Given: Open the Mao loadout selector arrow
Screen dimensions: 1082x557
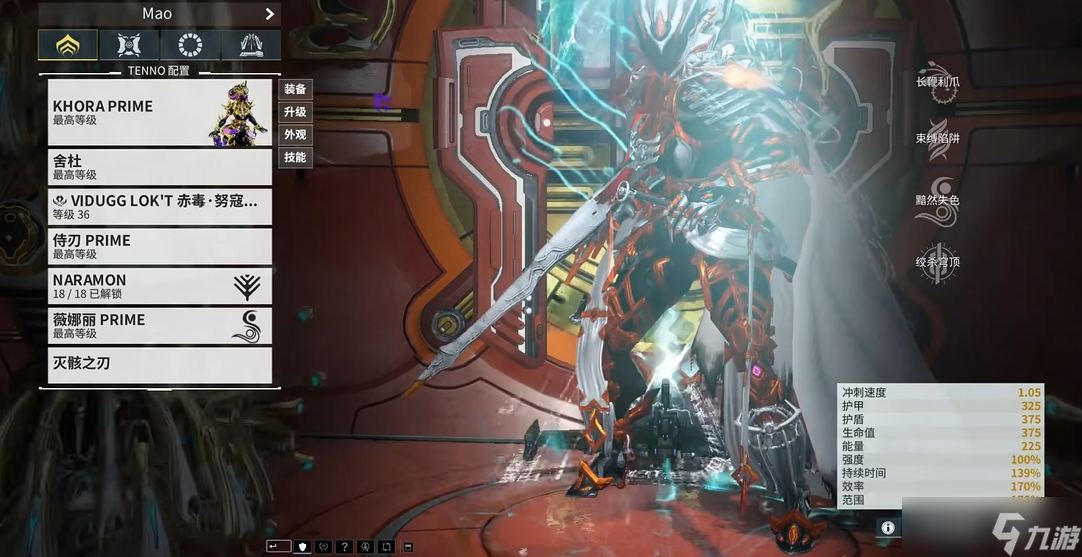Looking at the screenshot, I should point(269,14).
